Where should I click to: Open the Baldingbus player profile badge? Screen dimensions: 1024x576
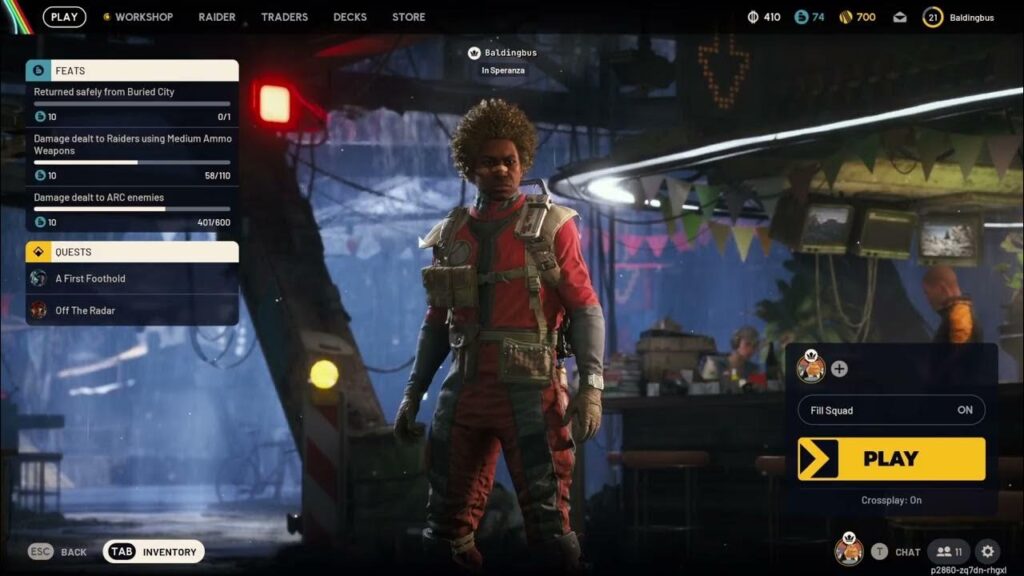958,17
